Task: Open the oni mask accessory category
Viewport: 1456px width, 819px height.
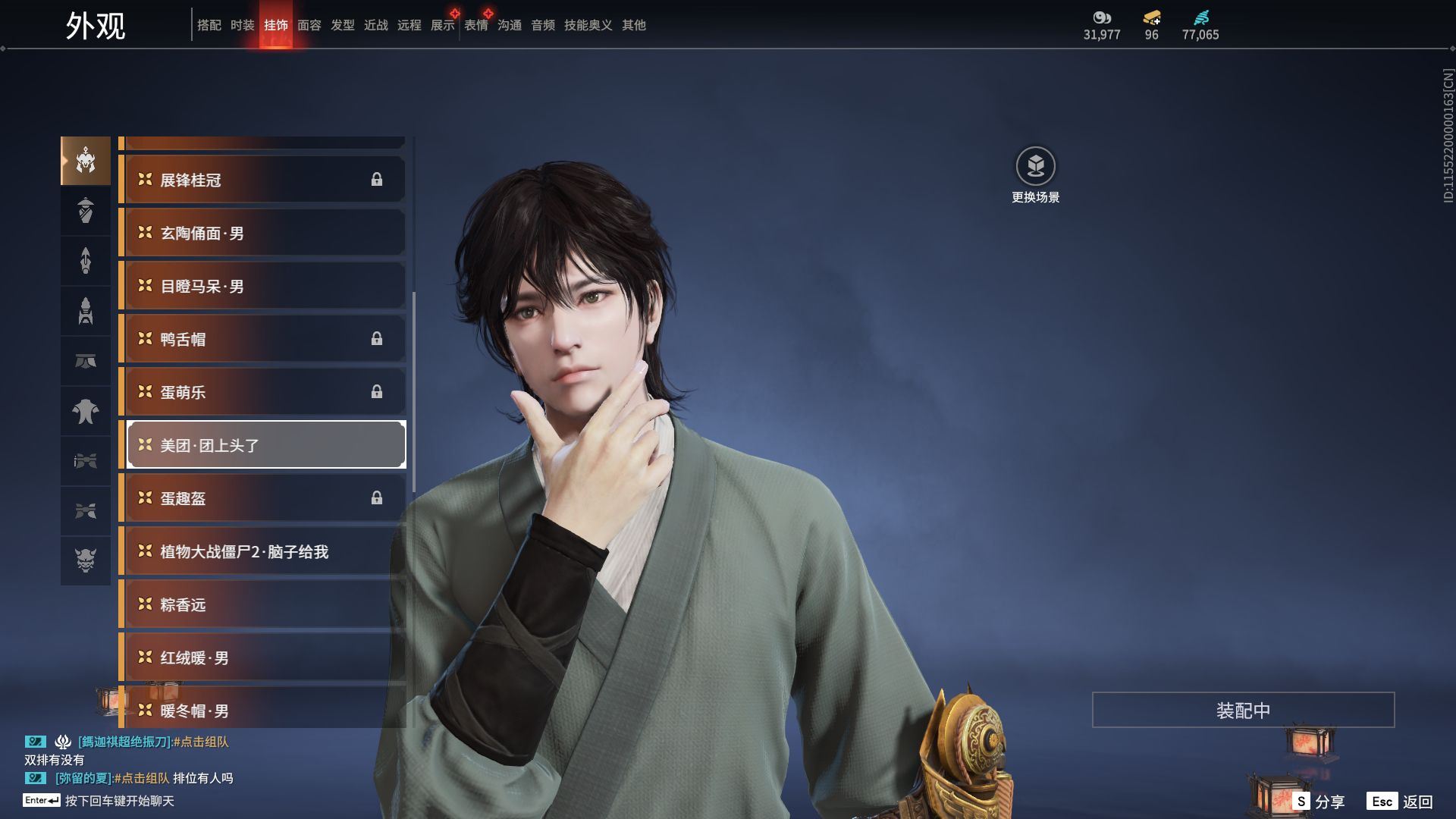Action: pos(86,560)
